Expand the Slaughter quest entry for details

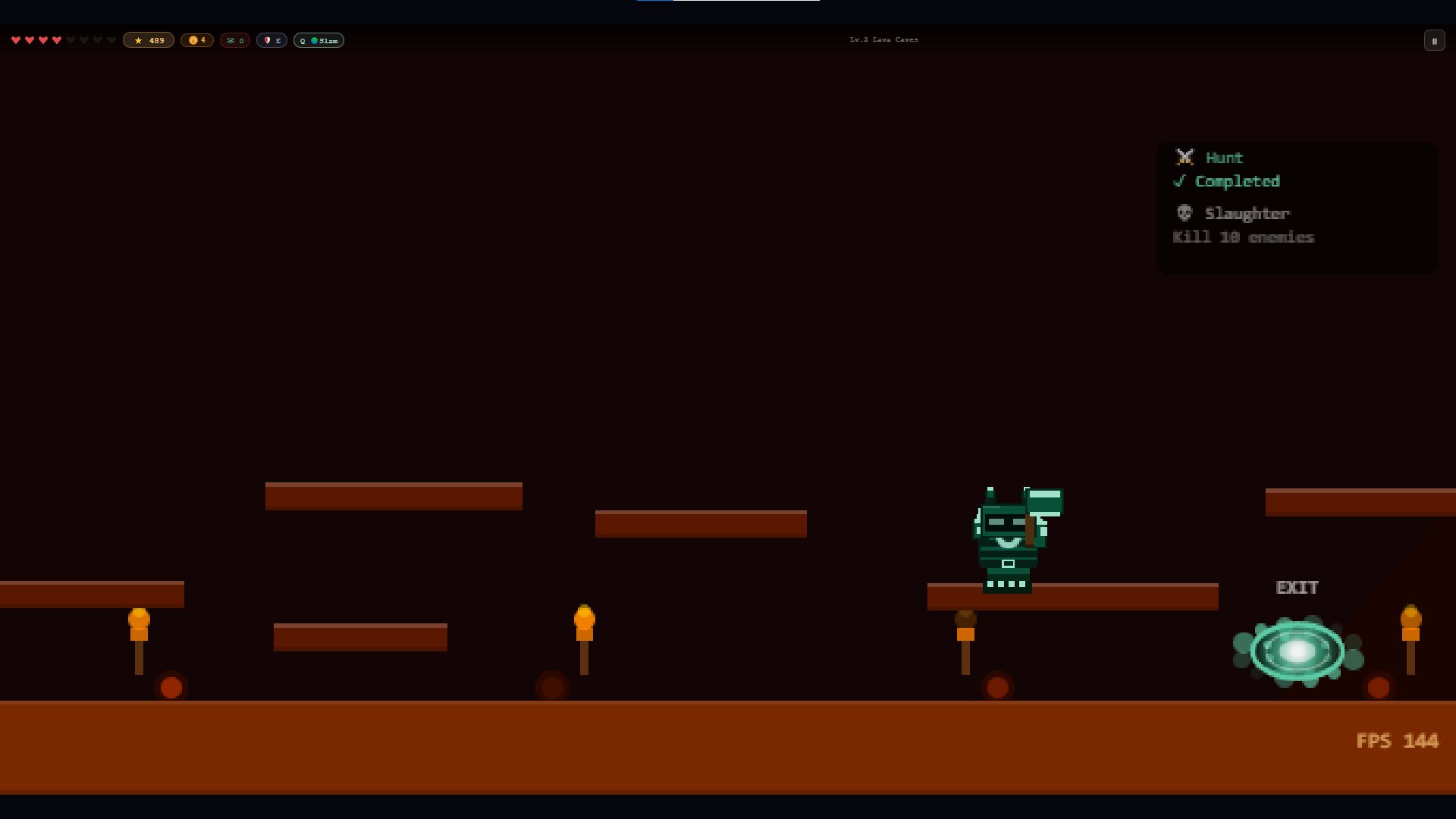point(1247,213)
